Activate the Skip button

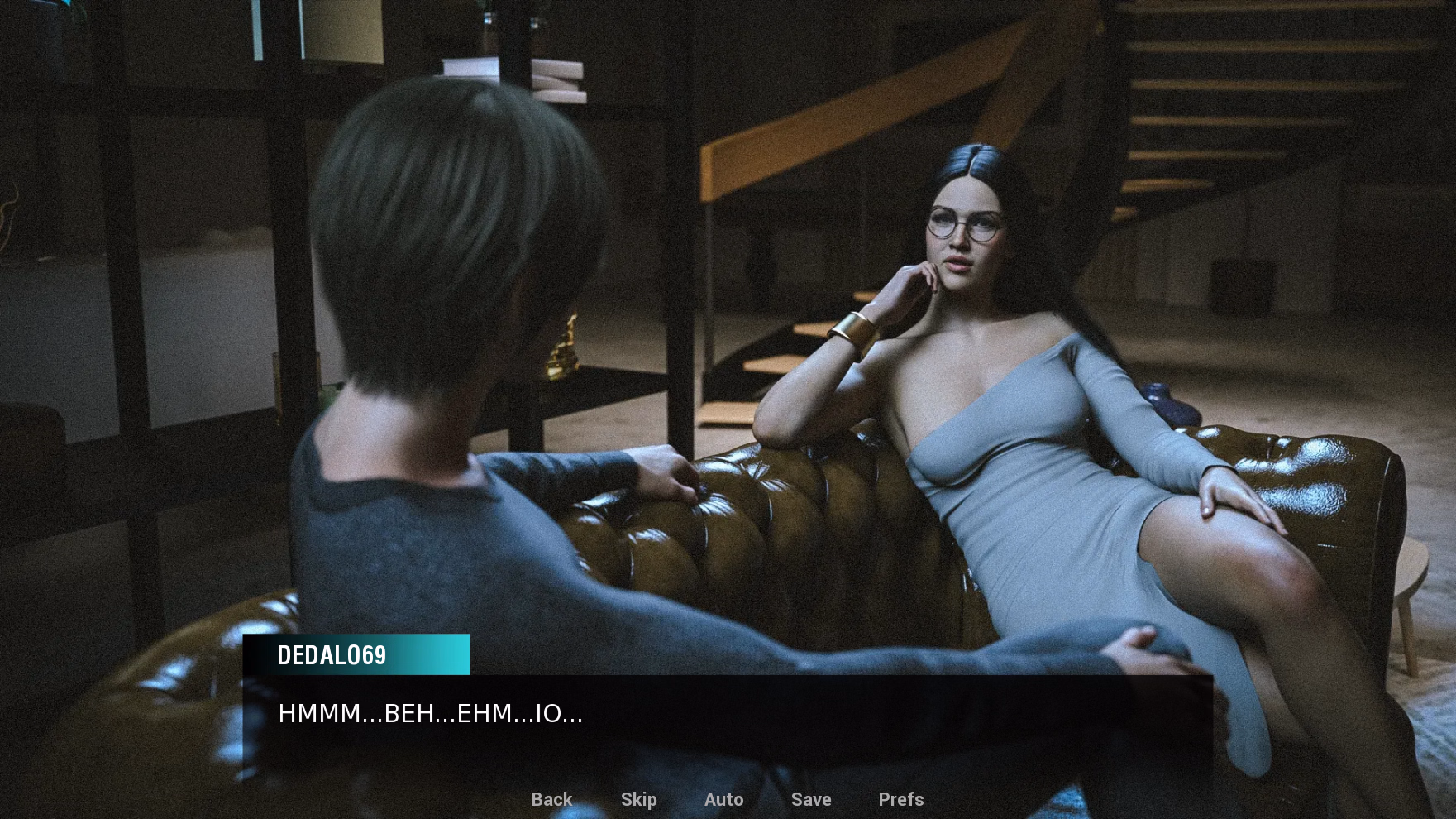click(638, 799)
